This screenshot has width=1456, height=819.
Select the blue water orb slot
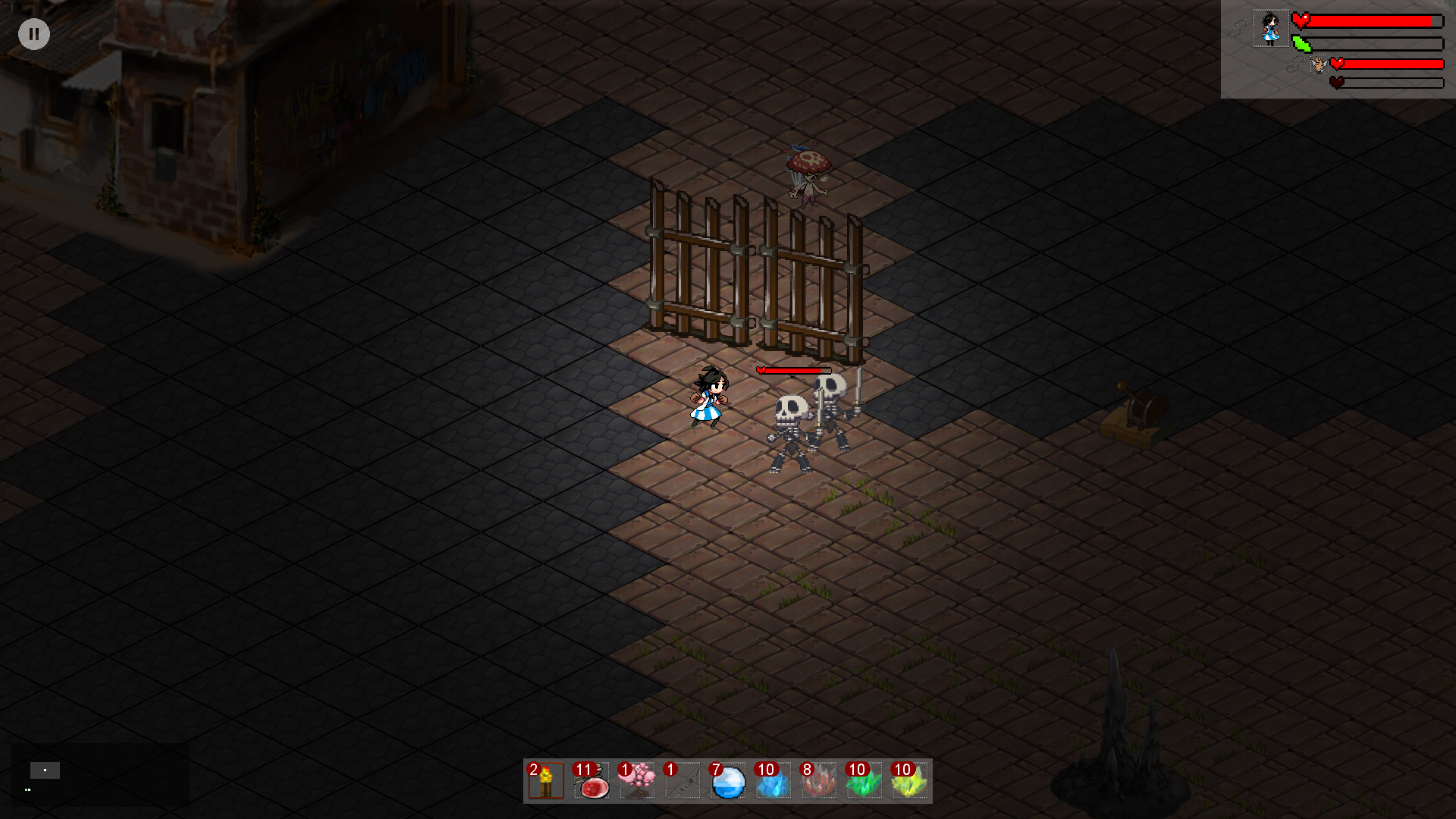coord(728,781)
